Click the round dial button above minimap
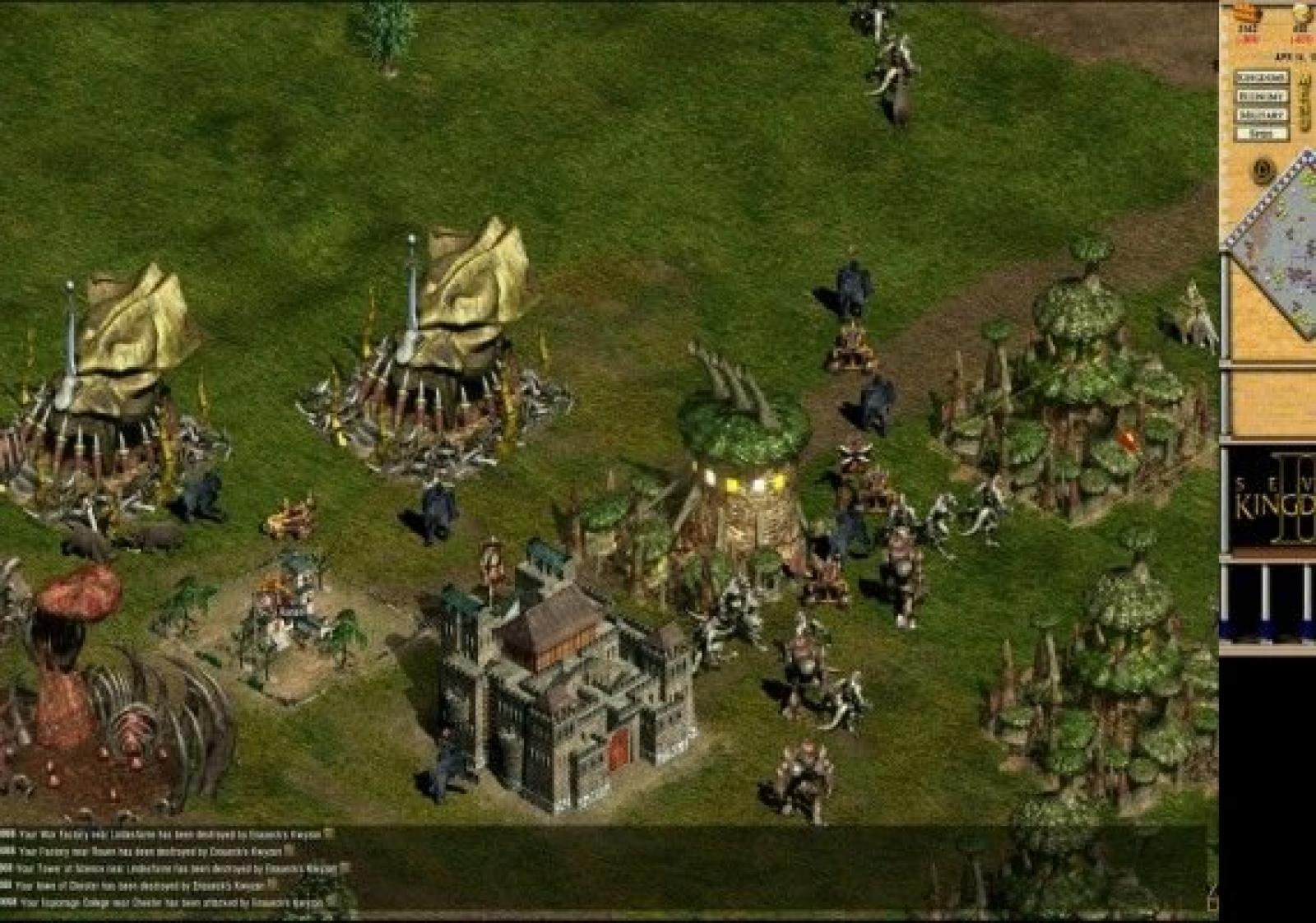Image resolution: width=1316 pixels, height=923 pixels. (x=1264, y=171)
